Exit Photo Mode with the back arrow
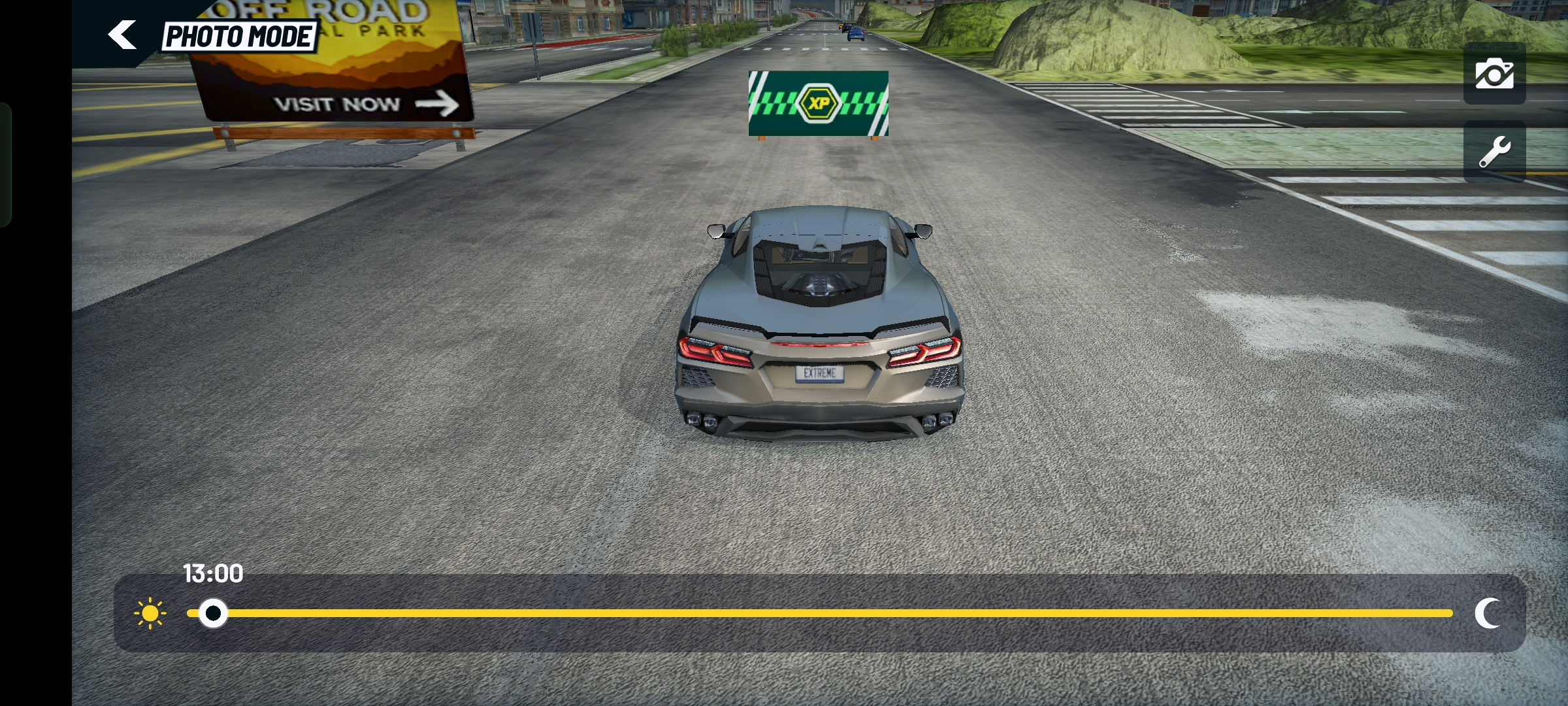This screenshot has width=1568, height=706. click(x=122, y=35)
